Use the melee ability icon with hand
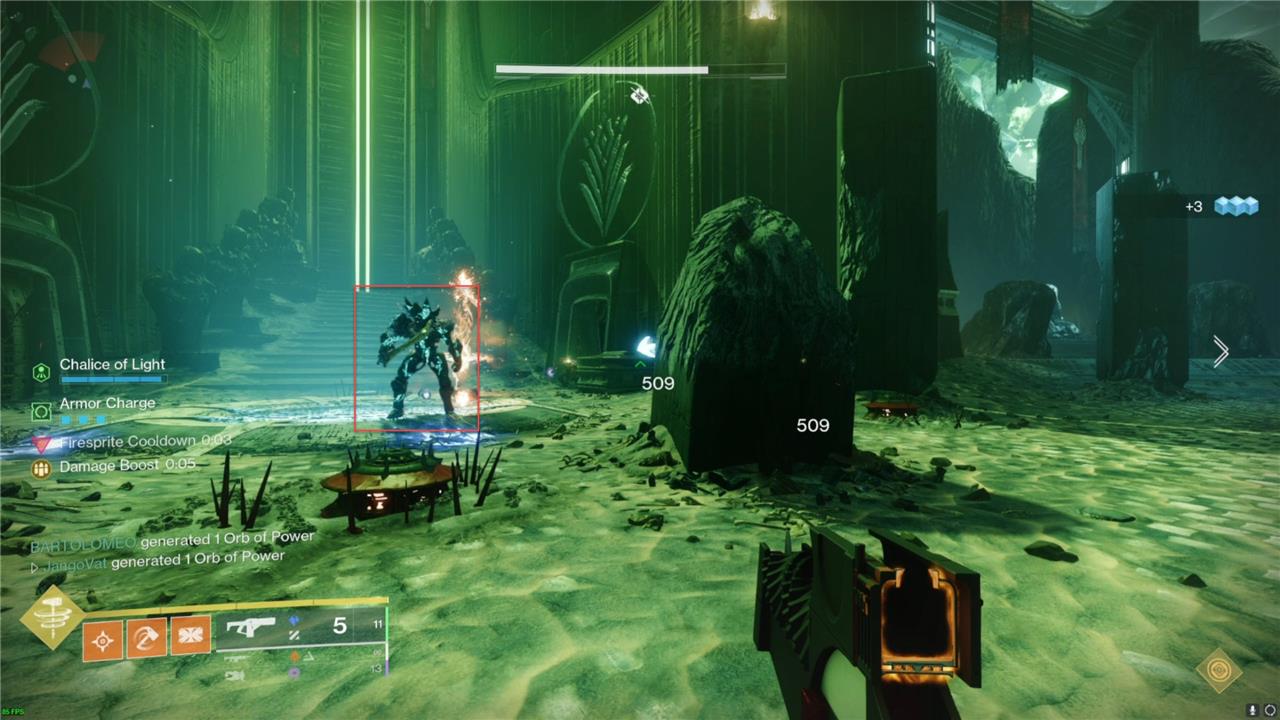 pos(147,637)
